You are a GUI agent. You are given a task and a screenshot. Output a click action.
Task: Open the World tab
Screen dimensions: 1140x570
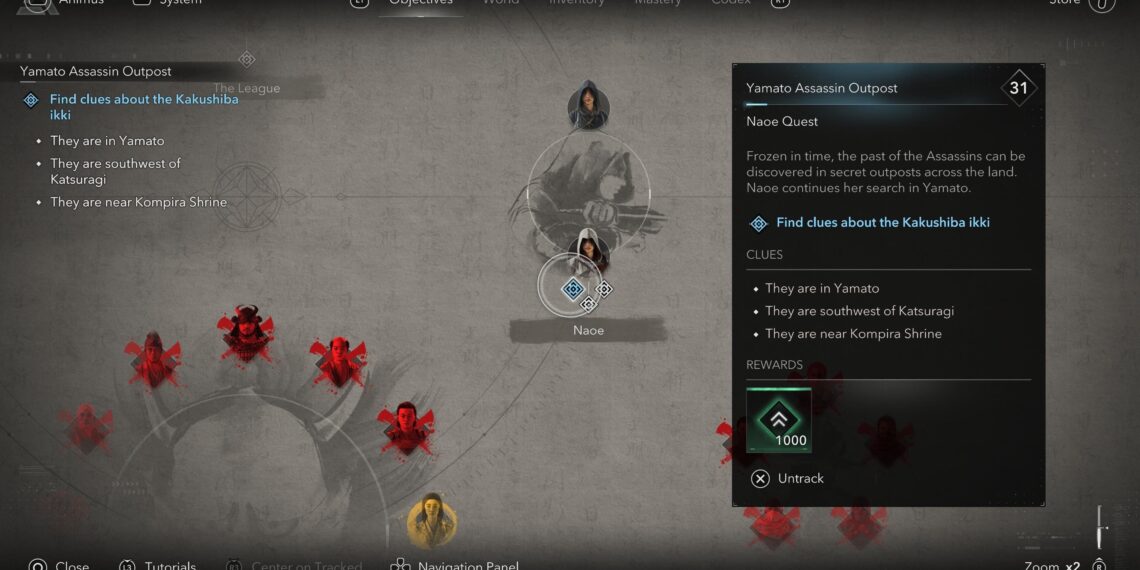(x=501, y=3)
